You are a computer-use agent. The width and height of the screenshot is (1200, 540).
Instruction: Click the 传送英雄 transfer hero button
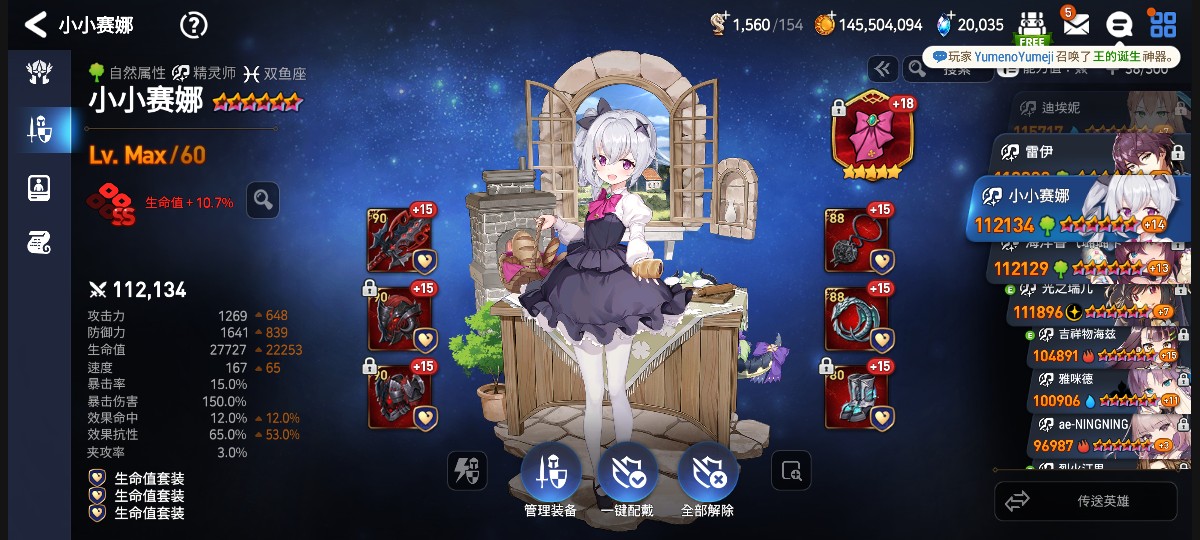click(x=1085, y=501)
